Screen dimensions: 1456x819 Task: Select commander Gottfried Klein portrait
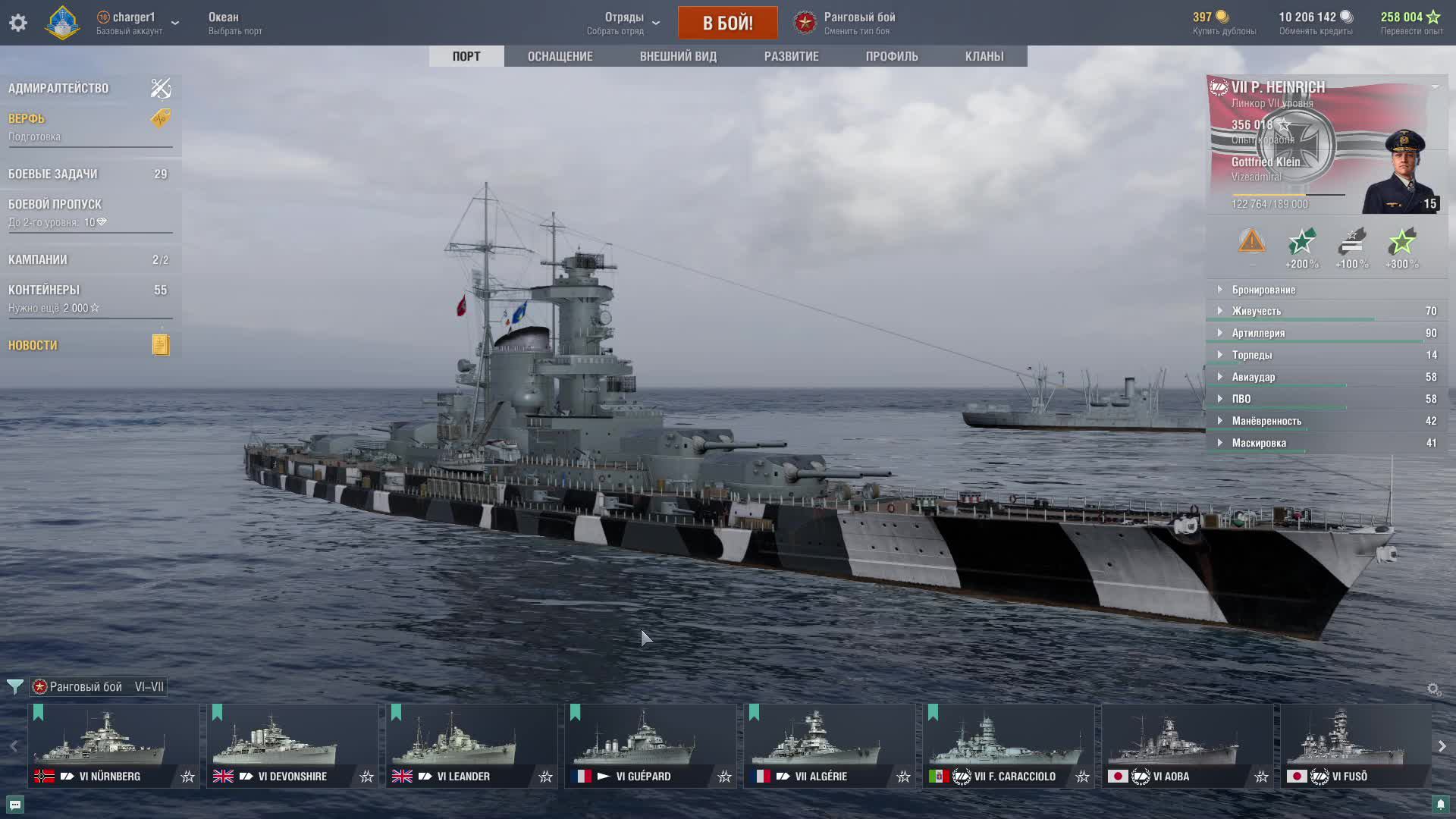pyautogui.click(x=1403, y=172)
